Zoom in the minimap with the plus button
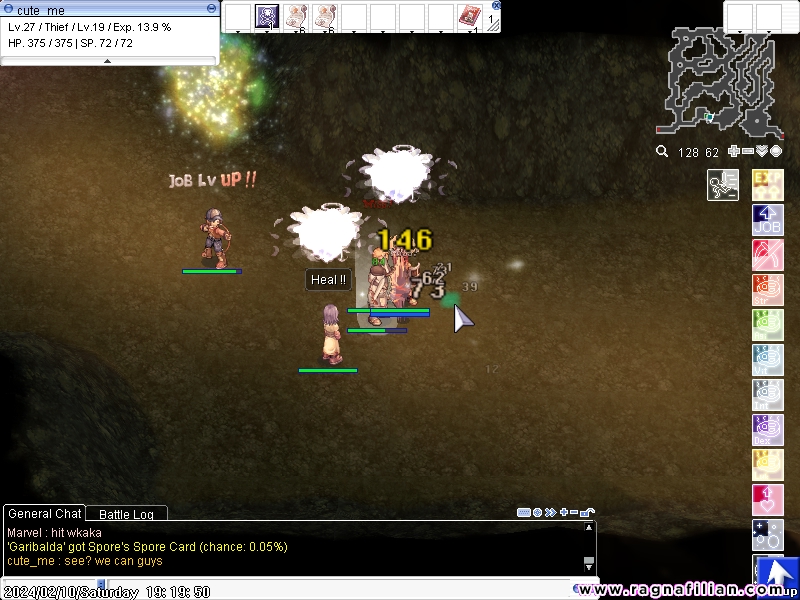 734,152
